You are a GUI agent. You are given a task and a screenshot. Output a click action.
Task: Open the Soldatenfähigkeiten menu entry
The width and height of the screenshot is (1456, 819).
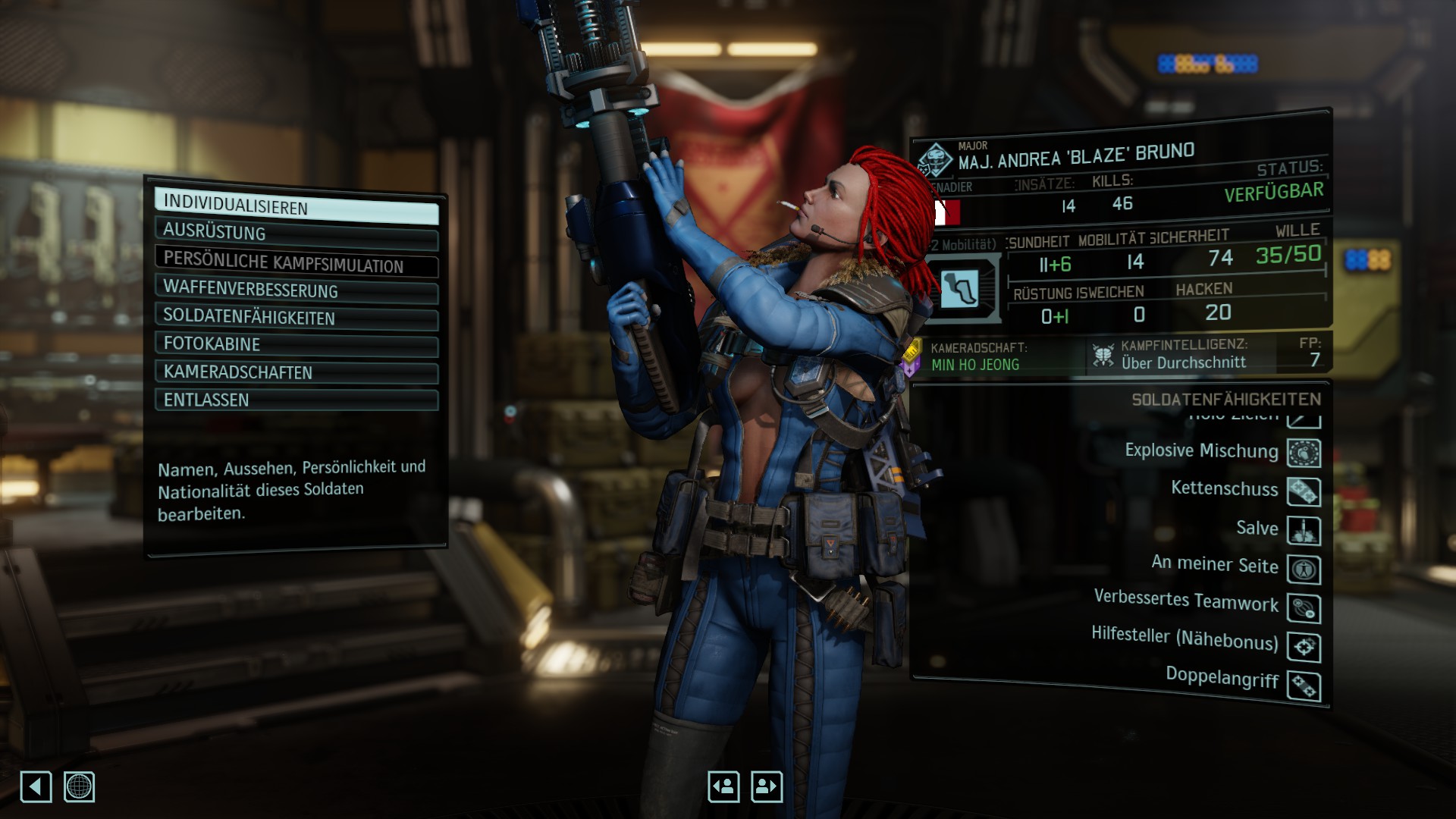coord(296,317)
